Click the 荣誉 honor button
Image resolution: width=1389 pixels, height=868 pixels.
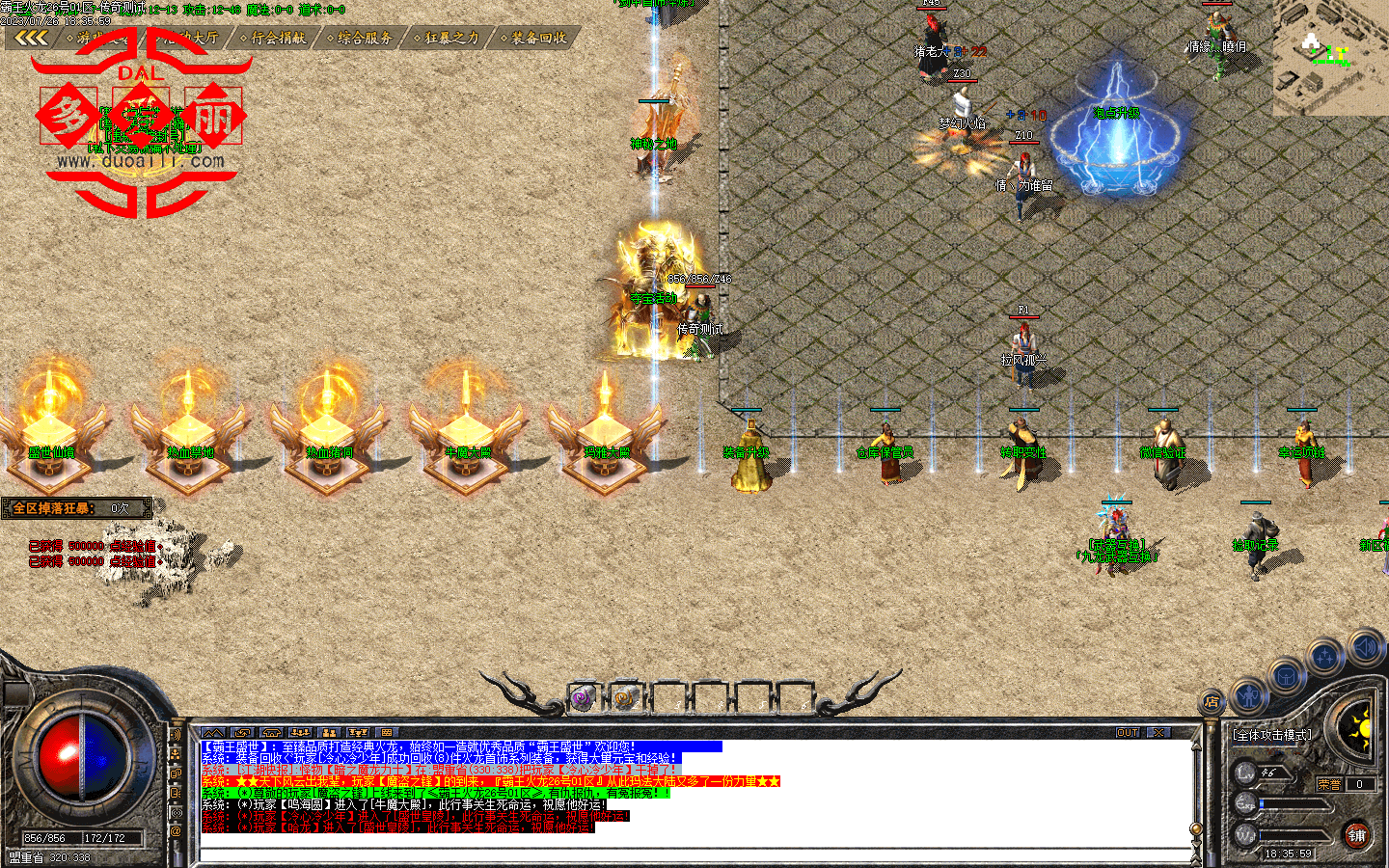1330,783
